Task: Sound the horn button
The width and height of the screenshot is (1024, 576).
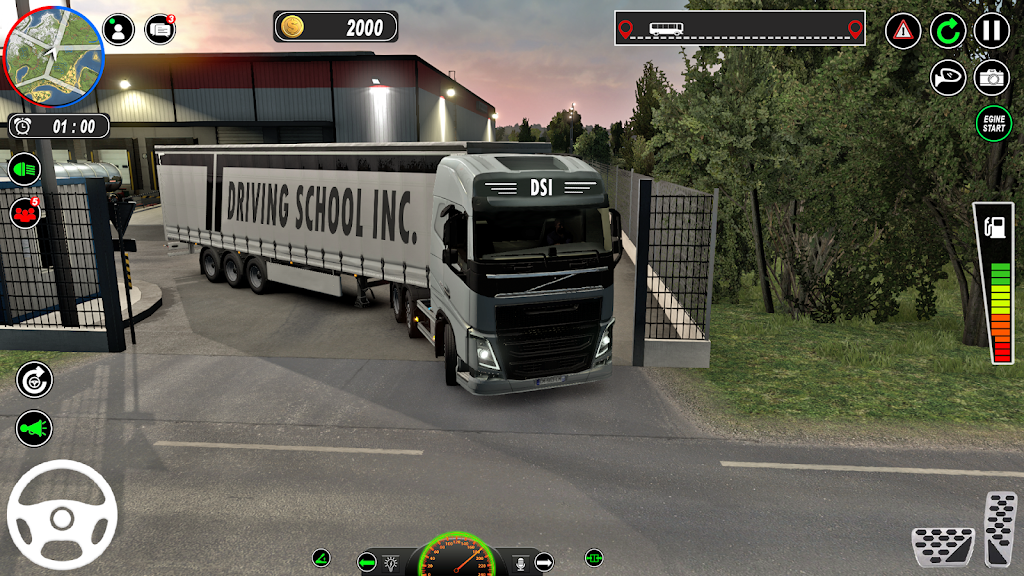Action: [33, 428]
